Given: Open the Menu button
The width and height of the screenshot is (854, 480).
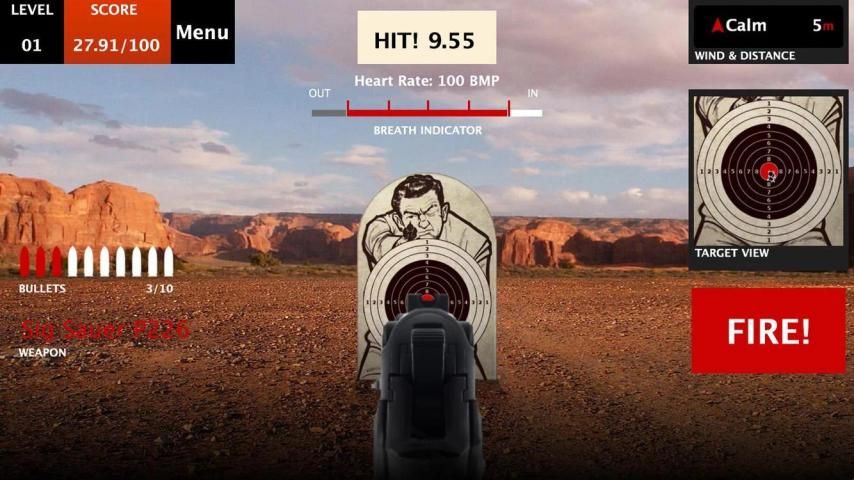Looking at the screenshot, I should [x=202, y=32].
